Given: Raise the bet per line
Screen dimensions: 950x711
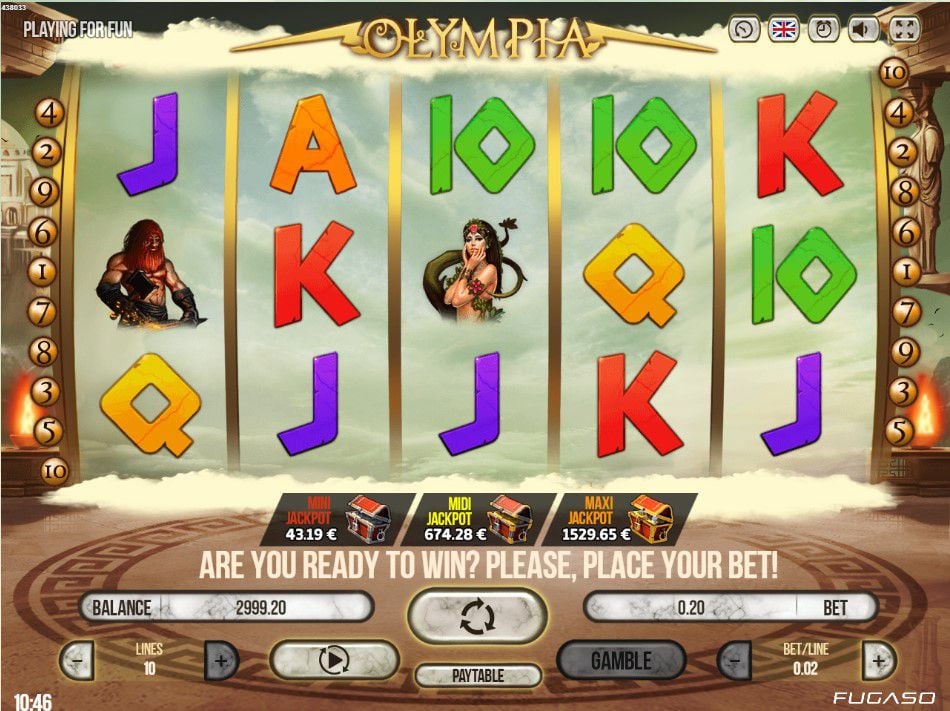Looking at the screenshot, I should pos(878,660).
